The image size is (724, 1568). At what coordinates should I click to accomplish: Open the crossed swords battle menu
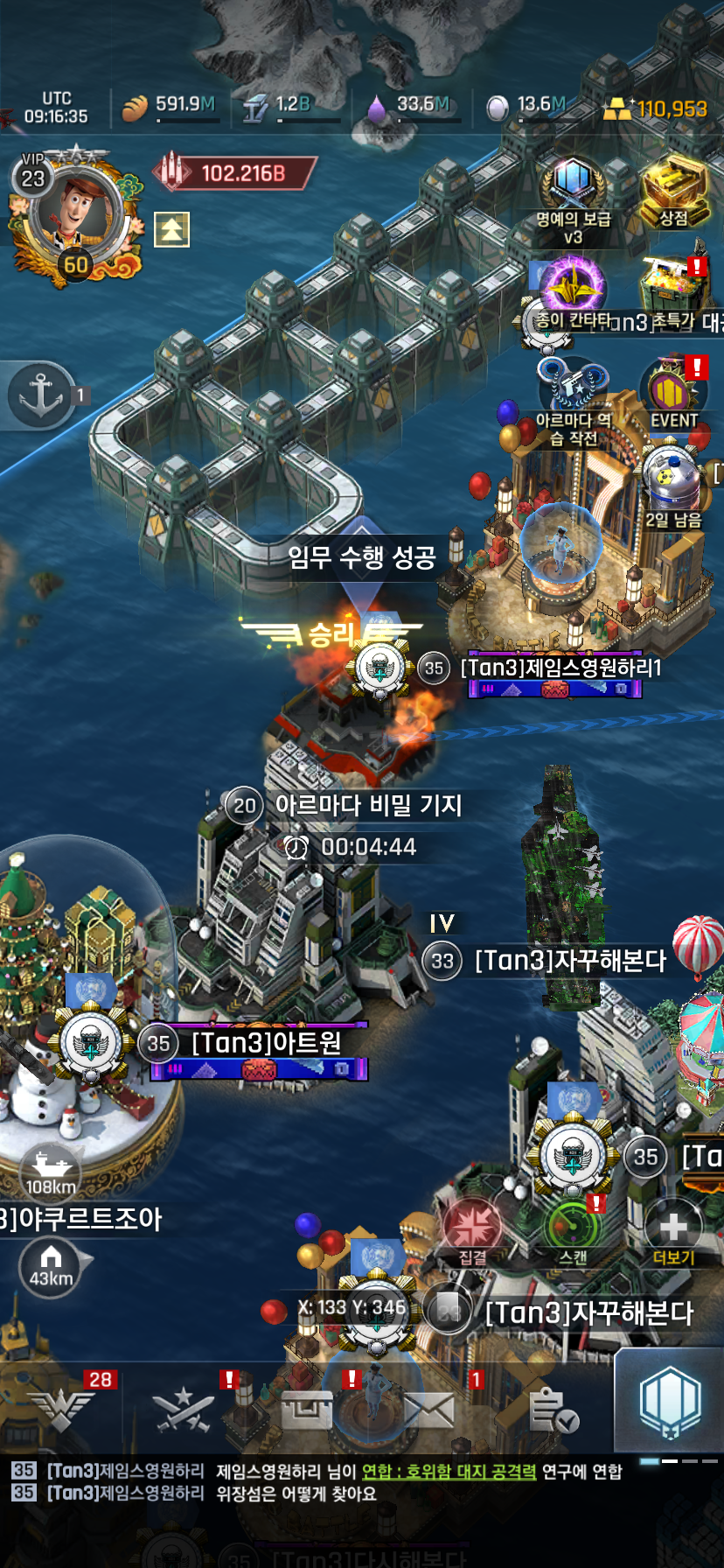184,1409
